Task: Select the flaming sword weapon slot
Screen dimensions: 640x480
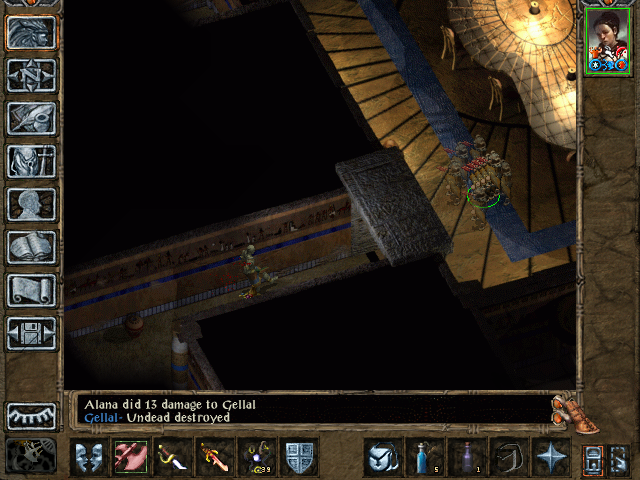Action: pyautogui.click(x=216, y=458)
